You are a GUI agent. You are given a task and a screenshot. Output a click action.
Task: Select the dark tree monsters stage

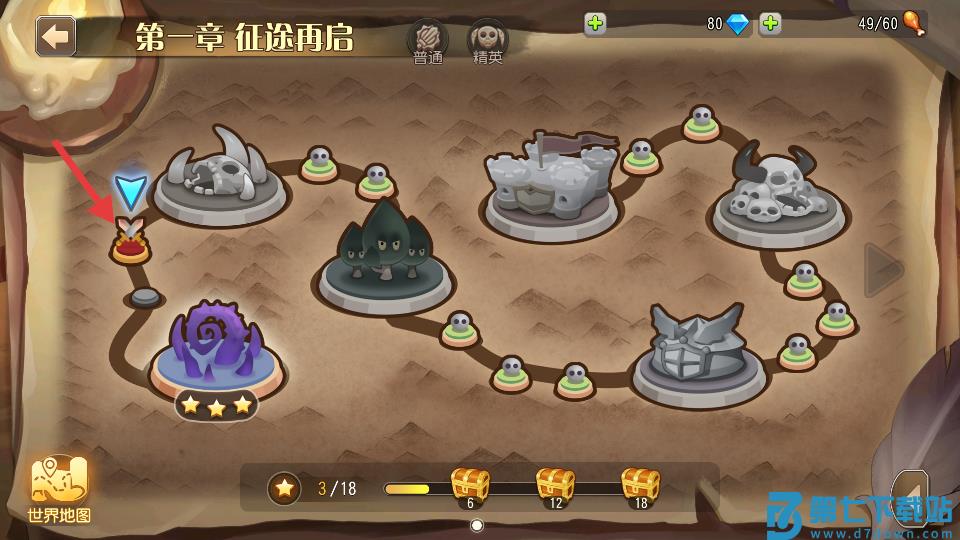[384, 250]
